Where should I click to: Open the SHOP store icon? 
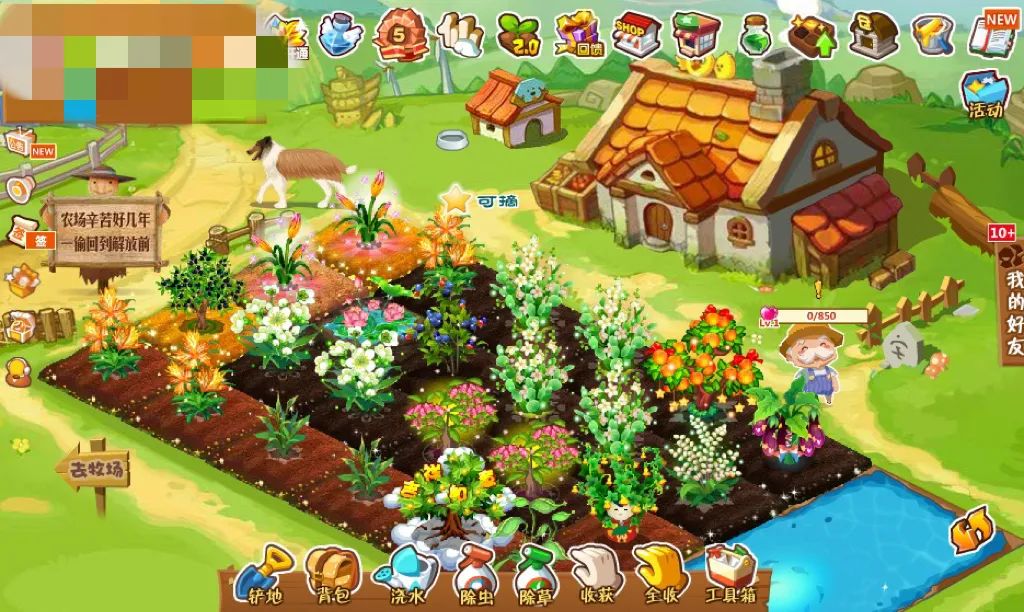click(x=636, y=36)
